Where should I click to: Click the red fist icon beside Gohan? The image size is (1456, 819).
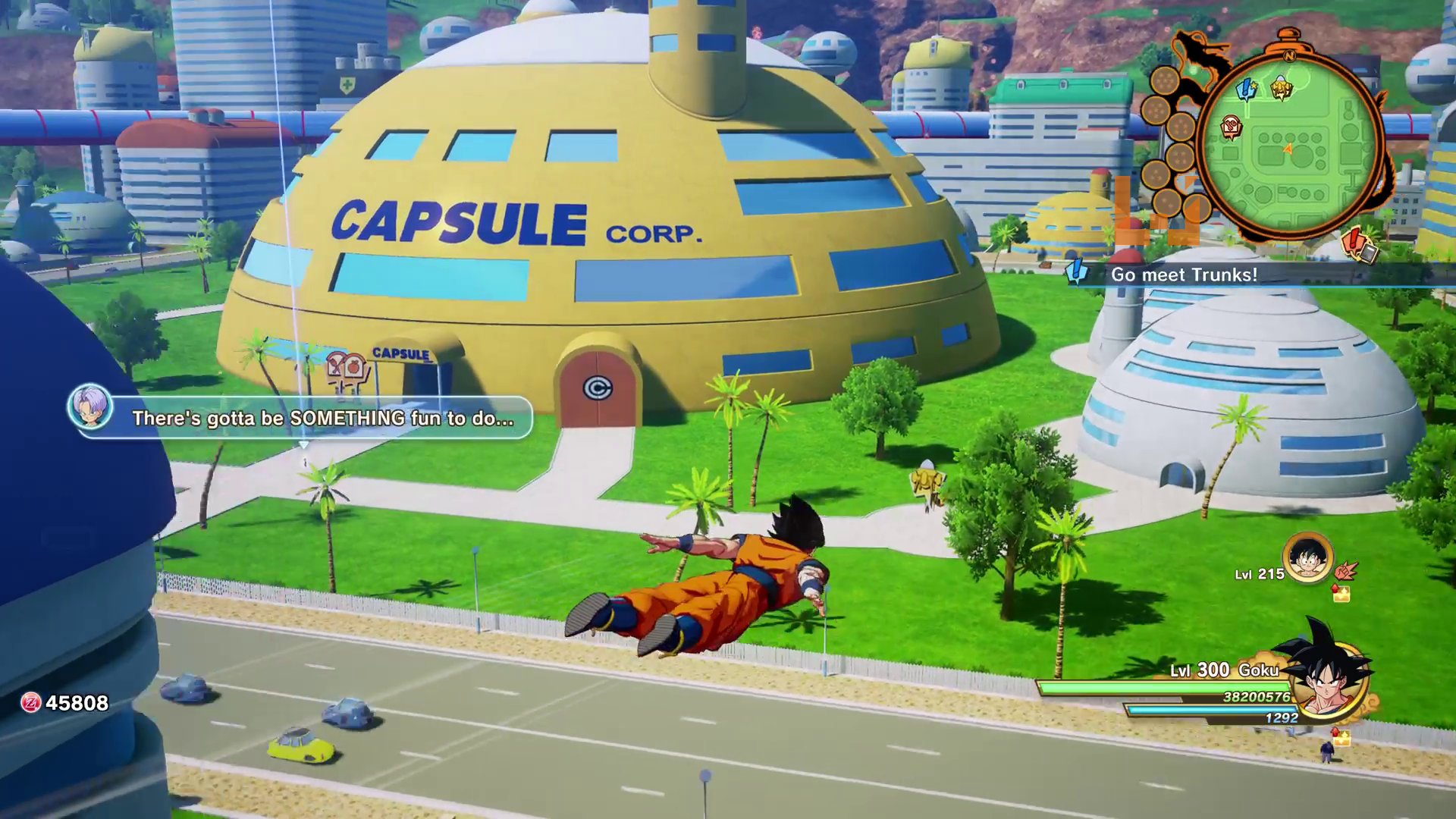point(1345,570)
